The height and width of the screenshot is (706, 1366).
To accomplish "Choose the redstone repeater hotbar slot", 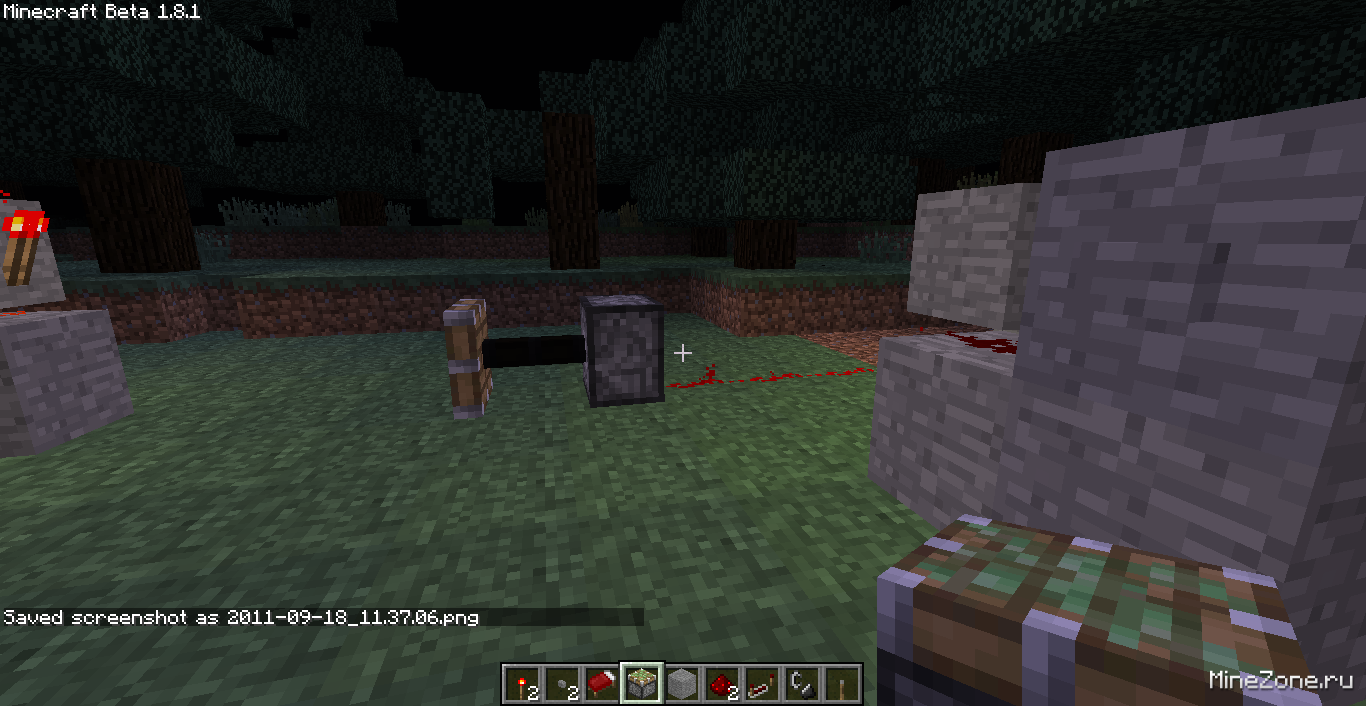I will (762, 685).
